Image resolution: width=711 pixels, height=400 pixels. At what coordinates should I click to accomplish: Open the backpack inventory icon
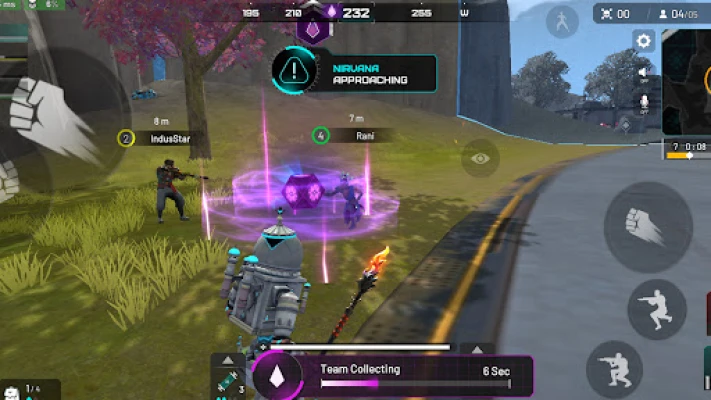pos(12,390)
